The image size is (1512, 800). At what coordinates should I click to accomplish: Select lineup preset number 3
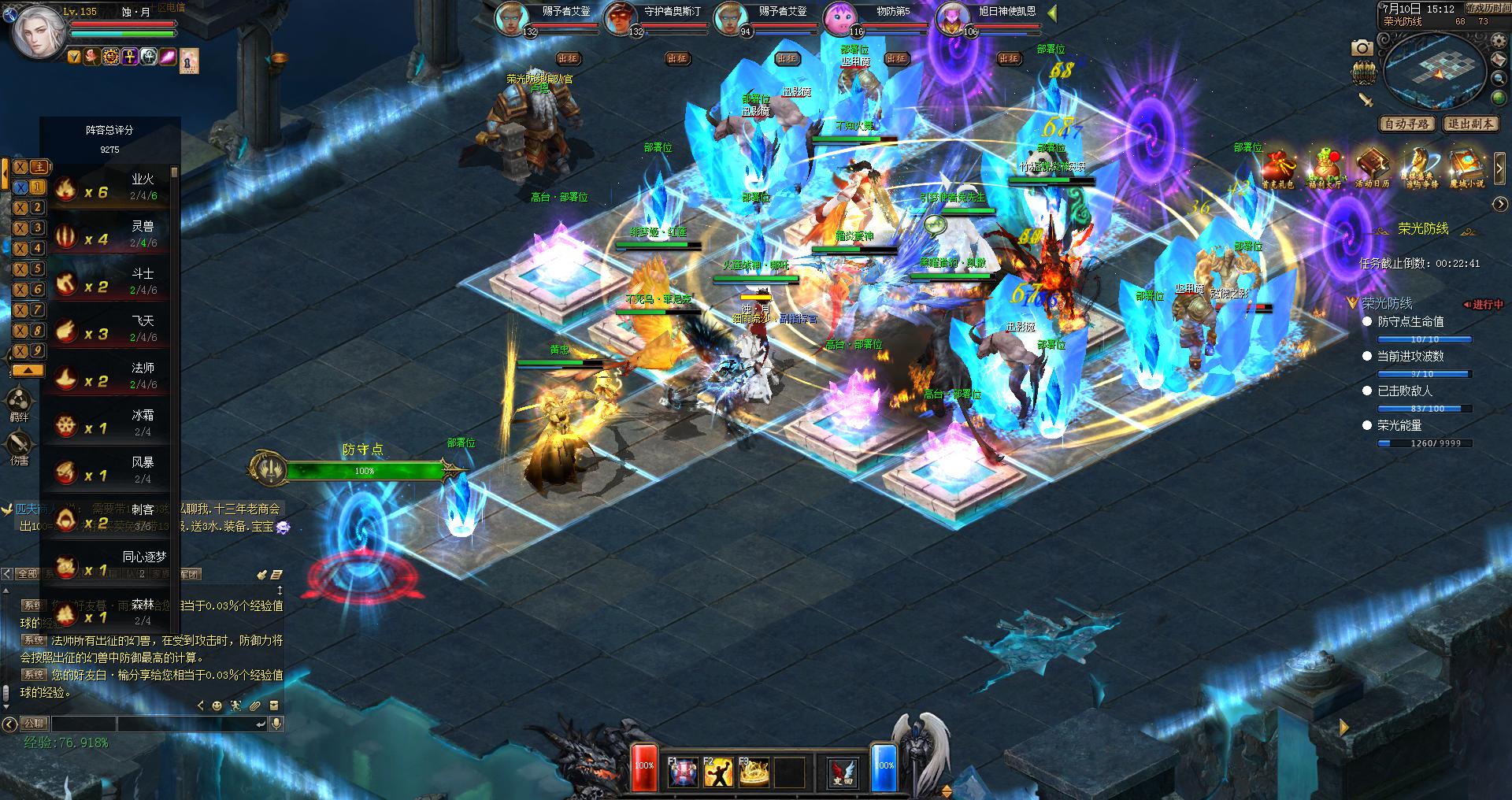(38, 228)
